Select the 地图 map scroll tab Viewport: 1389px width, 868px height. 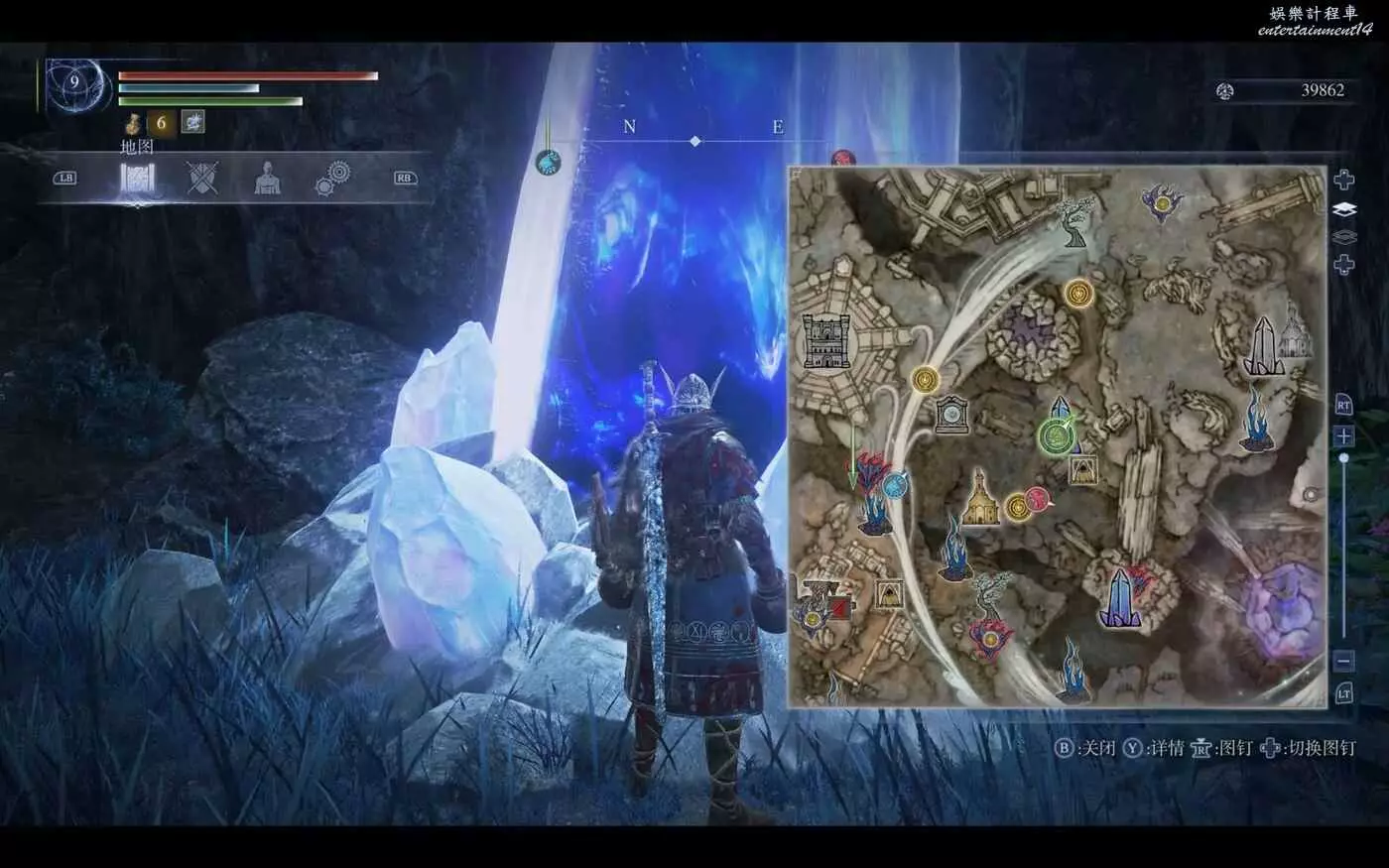click(x=137, y=180)
